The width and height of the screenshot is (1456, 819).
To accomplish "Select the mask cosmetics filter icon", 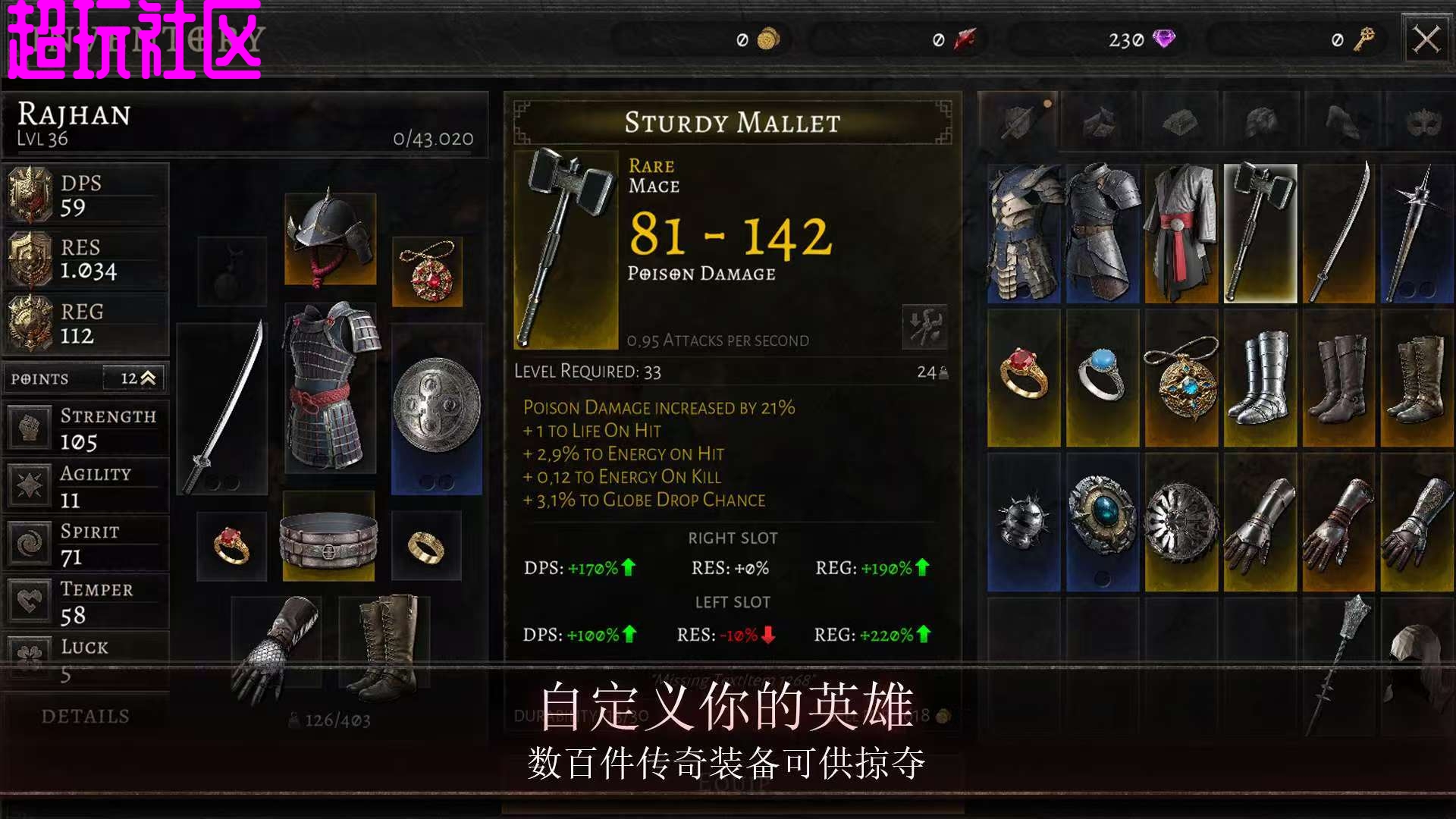I will tap(1423, 120).
